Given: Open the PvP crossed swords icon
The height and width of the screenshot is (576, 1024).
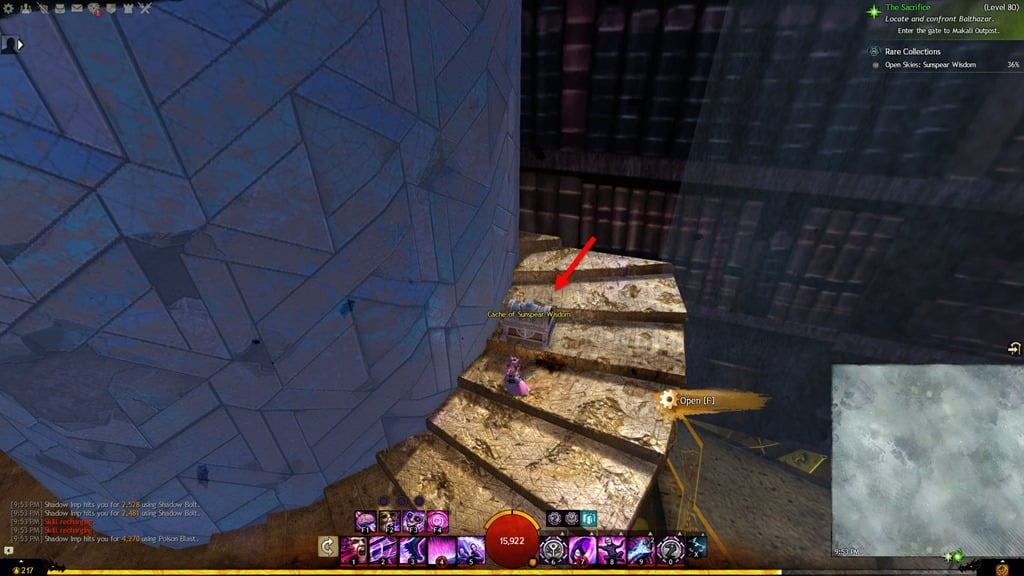Looking at the screenshot, I should point(145,9).
